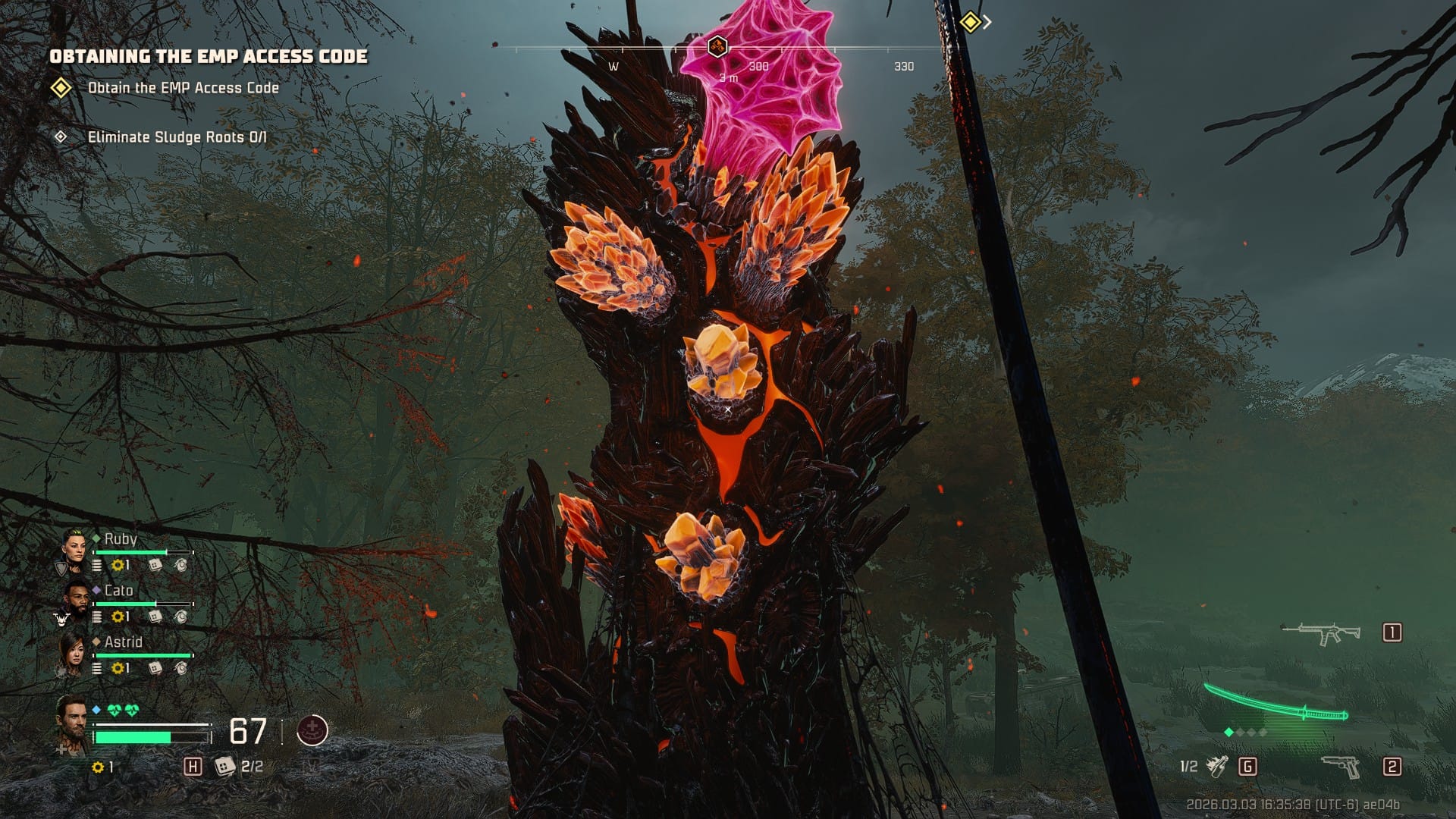The image size is (1456, 819).
Task: Use the medkit icon showing 2/2
Action: (x=224, y=767)
